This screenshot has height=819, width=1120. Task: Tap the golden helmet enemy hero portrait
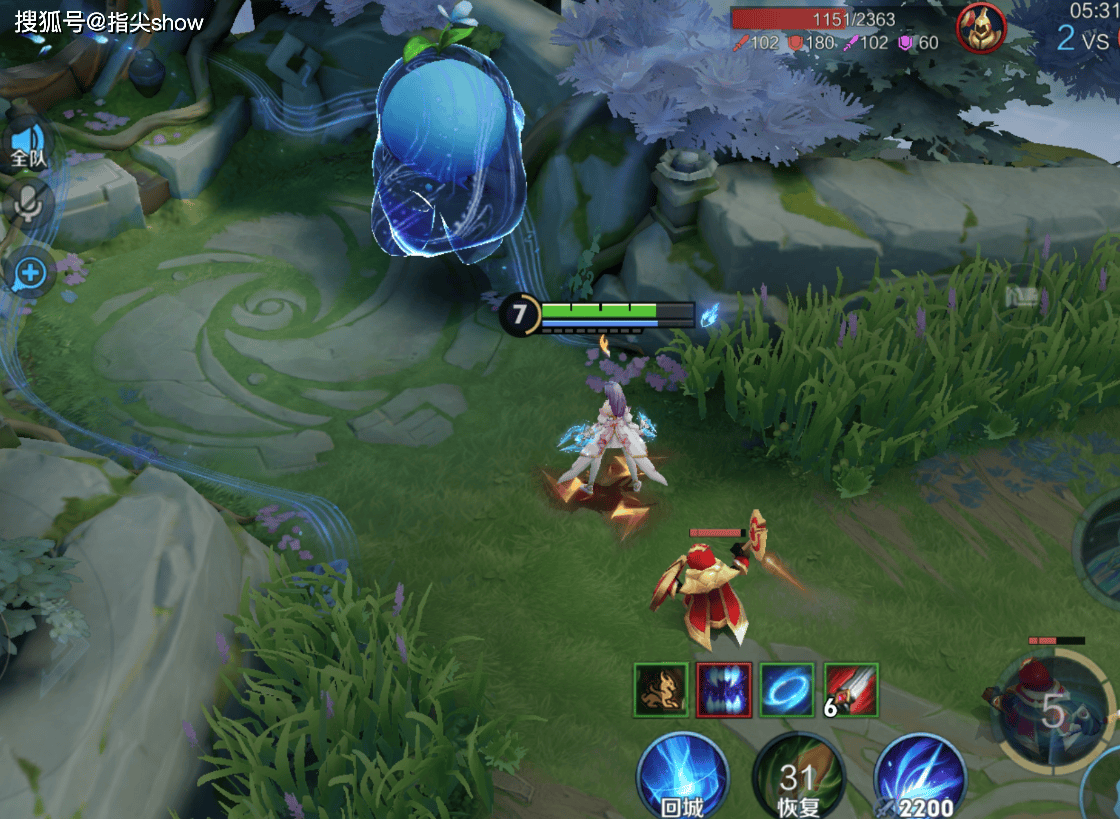(x=981, y=28)
